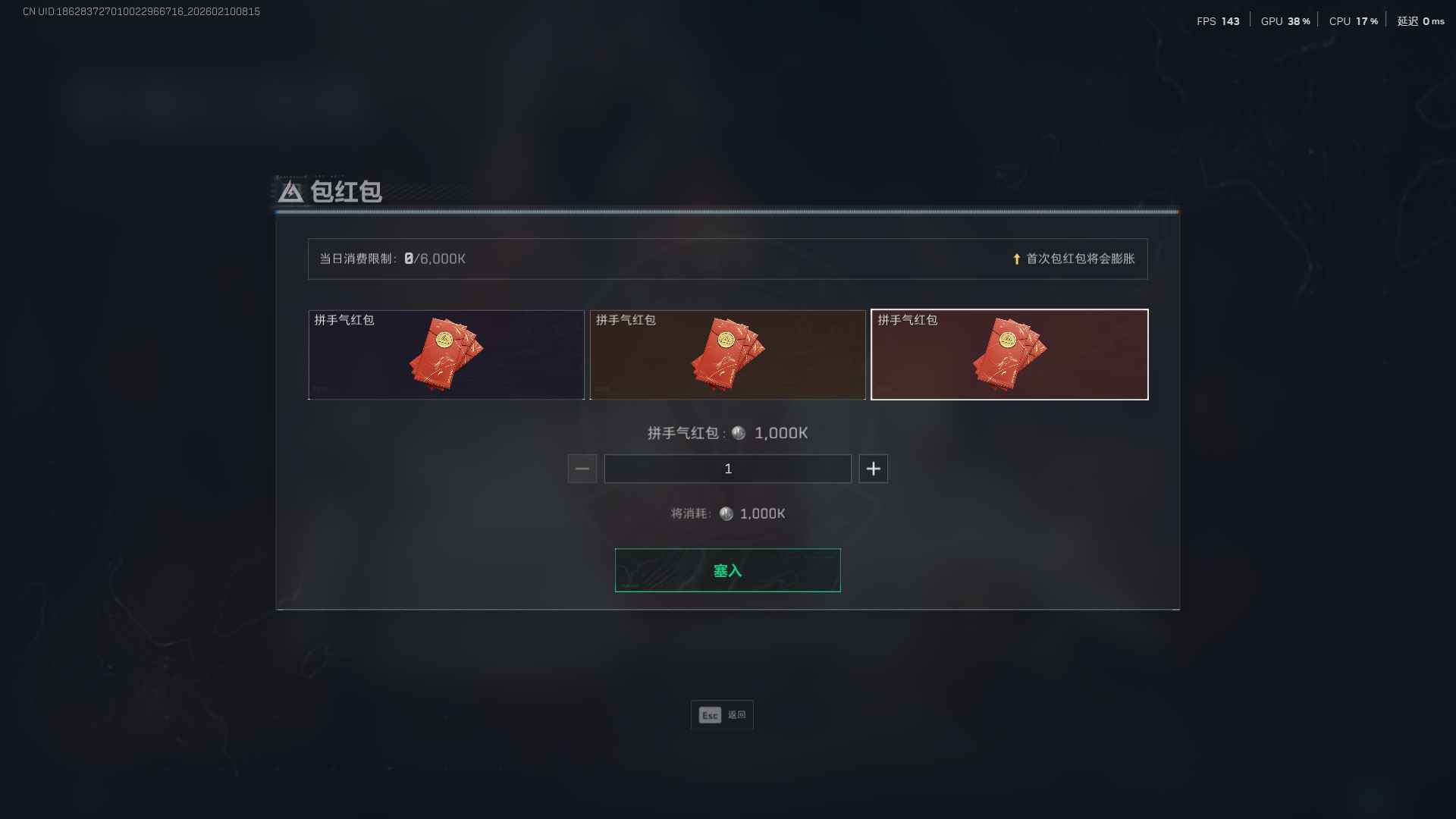Decrease quantity with the minus stepper
This screenshot has height=819, width=1456.
(x=582, y=468)
